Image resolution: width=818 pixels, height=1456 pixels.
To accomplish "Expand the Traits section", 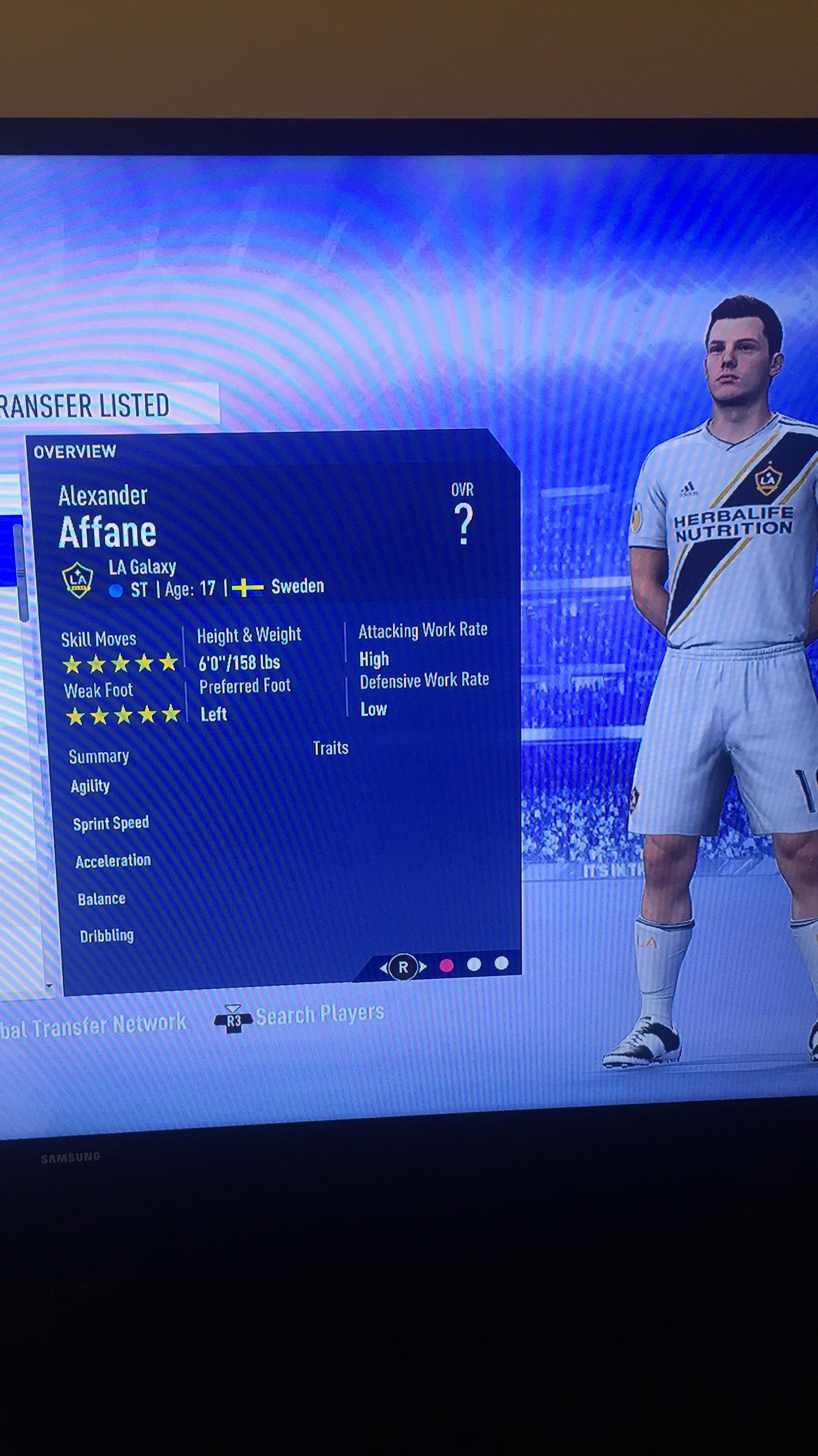I will pyautogui.click(x=331, y=748).
